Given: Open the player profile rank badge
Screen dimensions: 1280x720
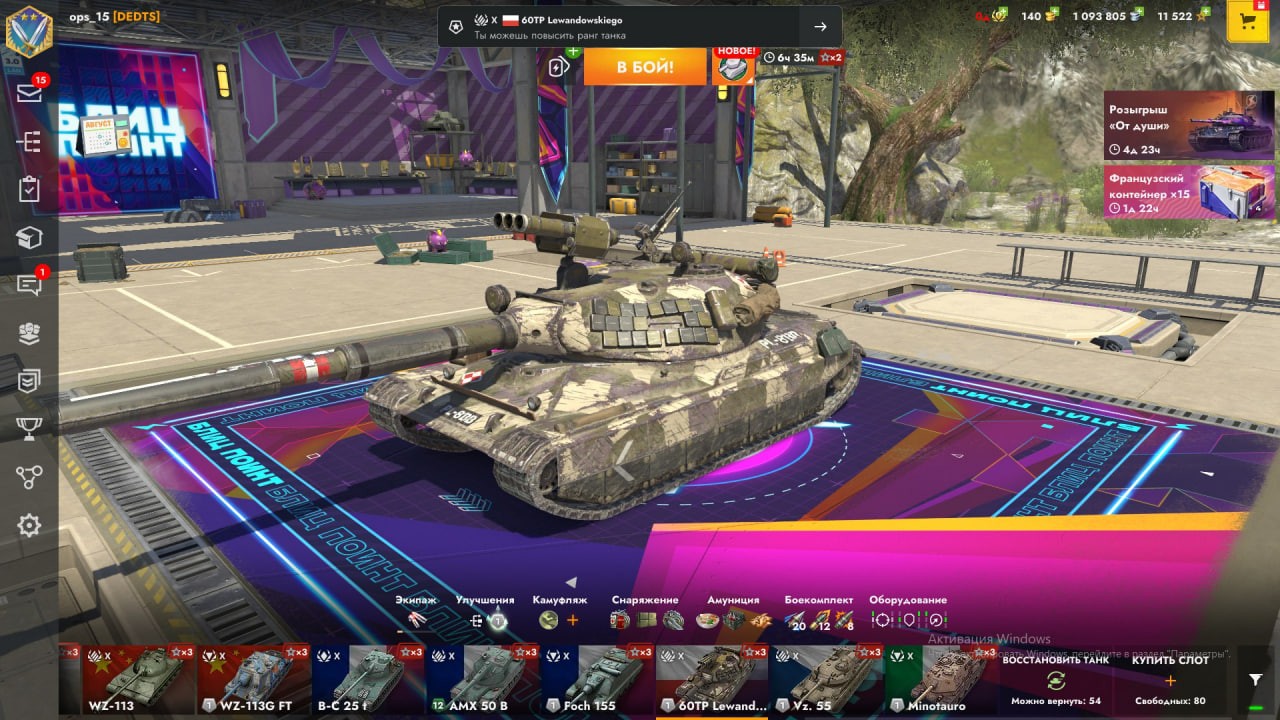Looking at the screenshot, I should click(29, 30).
